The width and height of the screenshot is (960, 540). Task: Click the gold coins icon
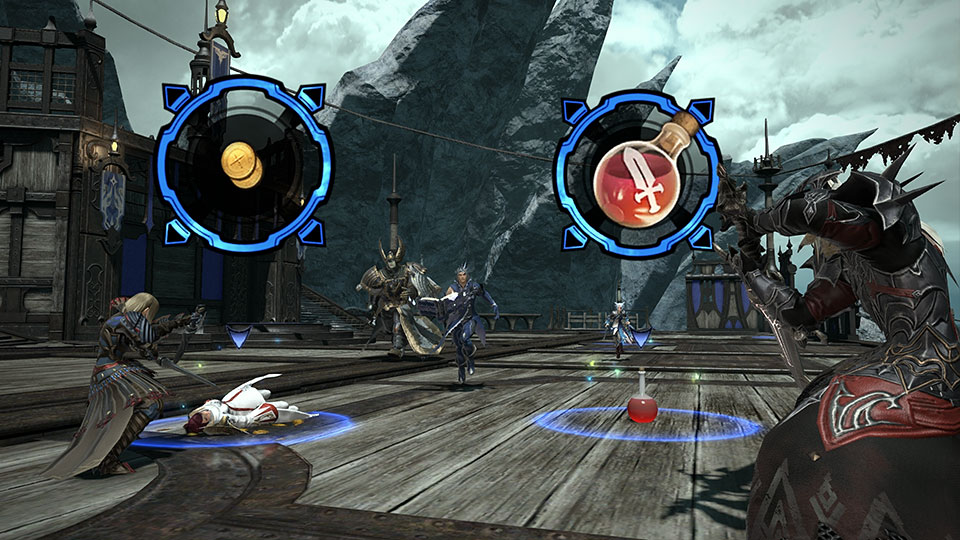coord(243,164)
